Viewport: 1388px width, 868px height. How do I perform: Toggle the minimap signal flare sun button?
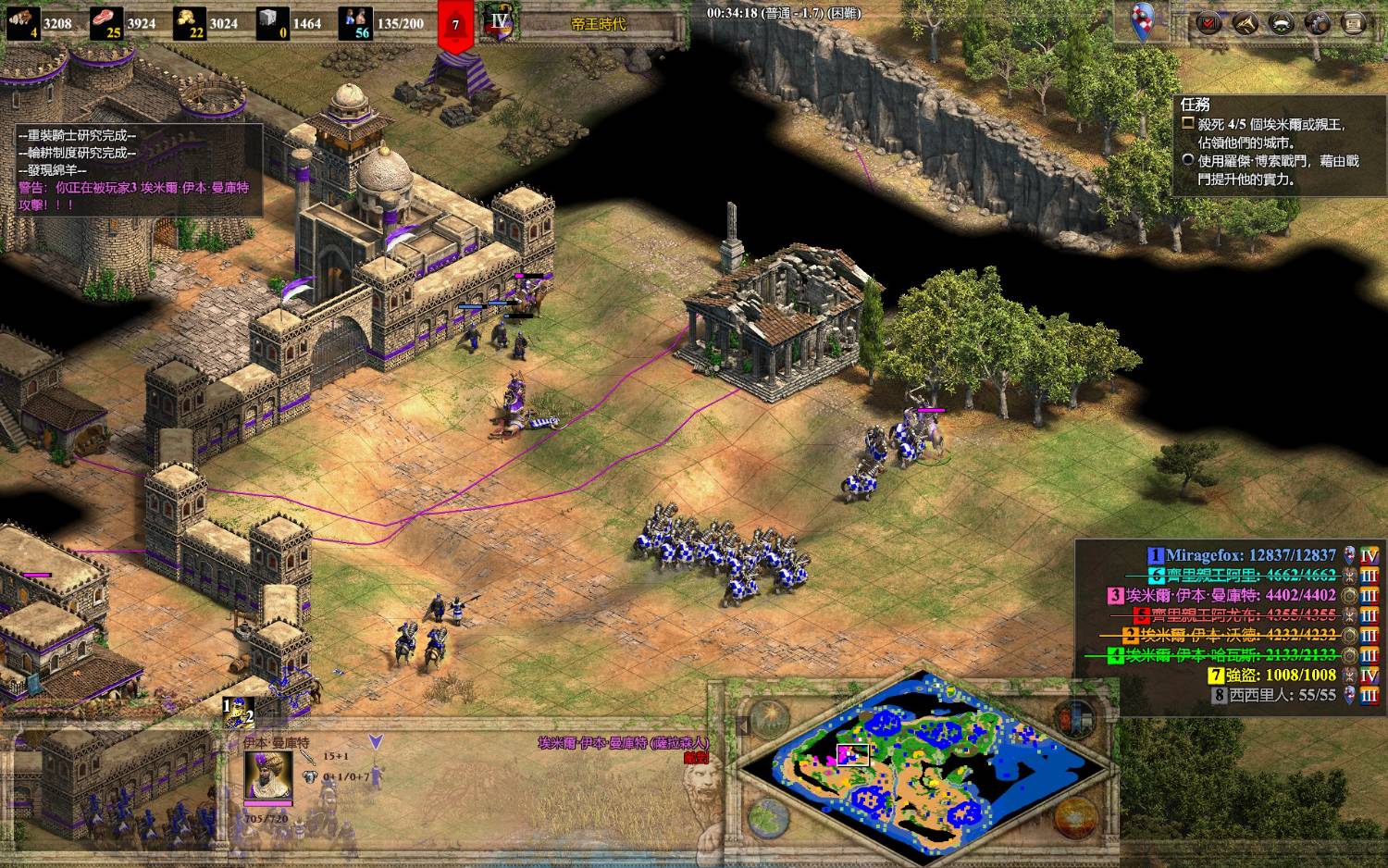click(769, 718)
